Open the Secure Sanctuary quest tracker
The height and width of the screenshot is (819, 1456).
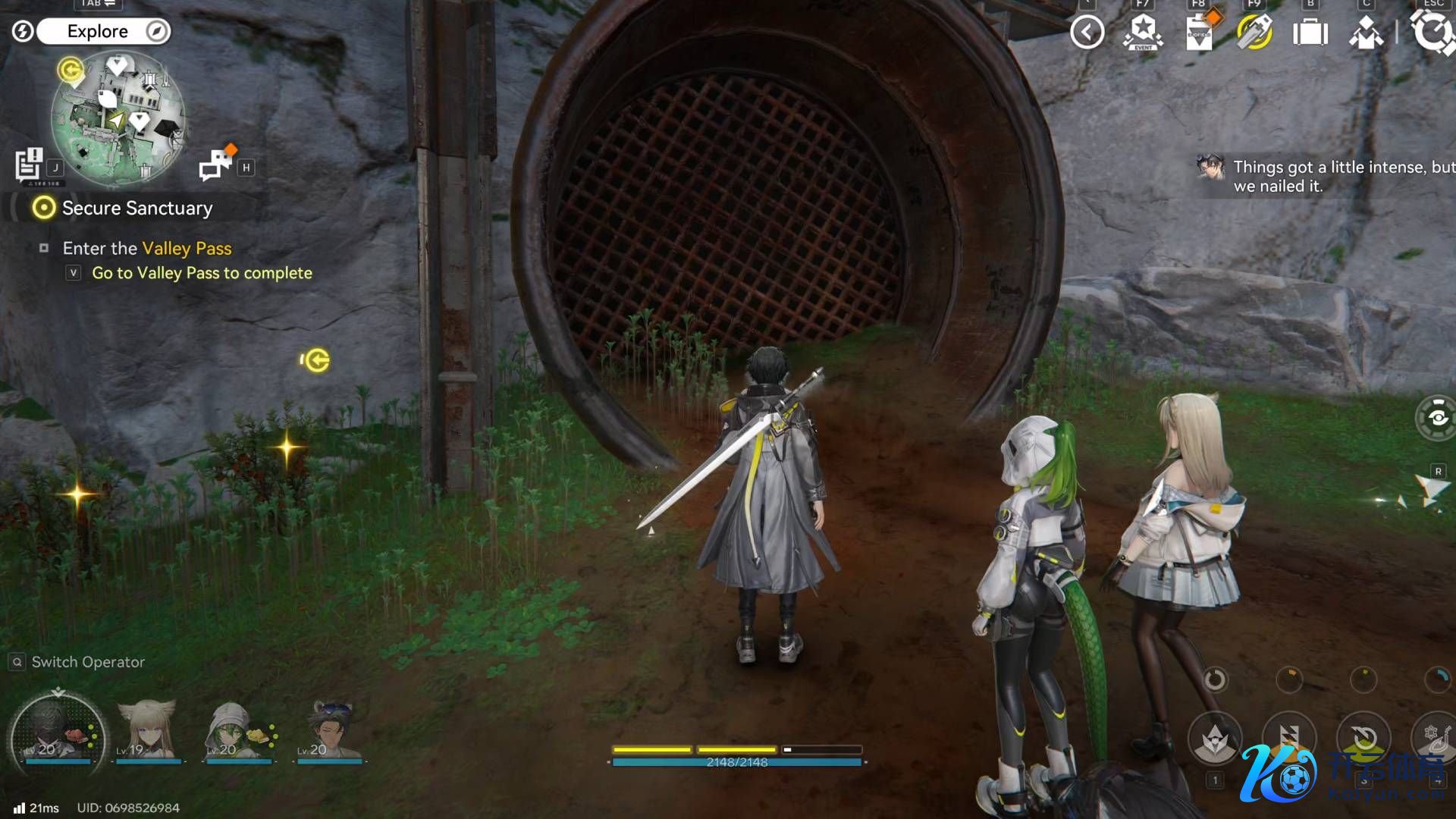point(136,208)
